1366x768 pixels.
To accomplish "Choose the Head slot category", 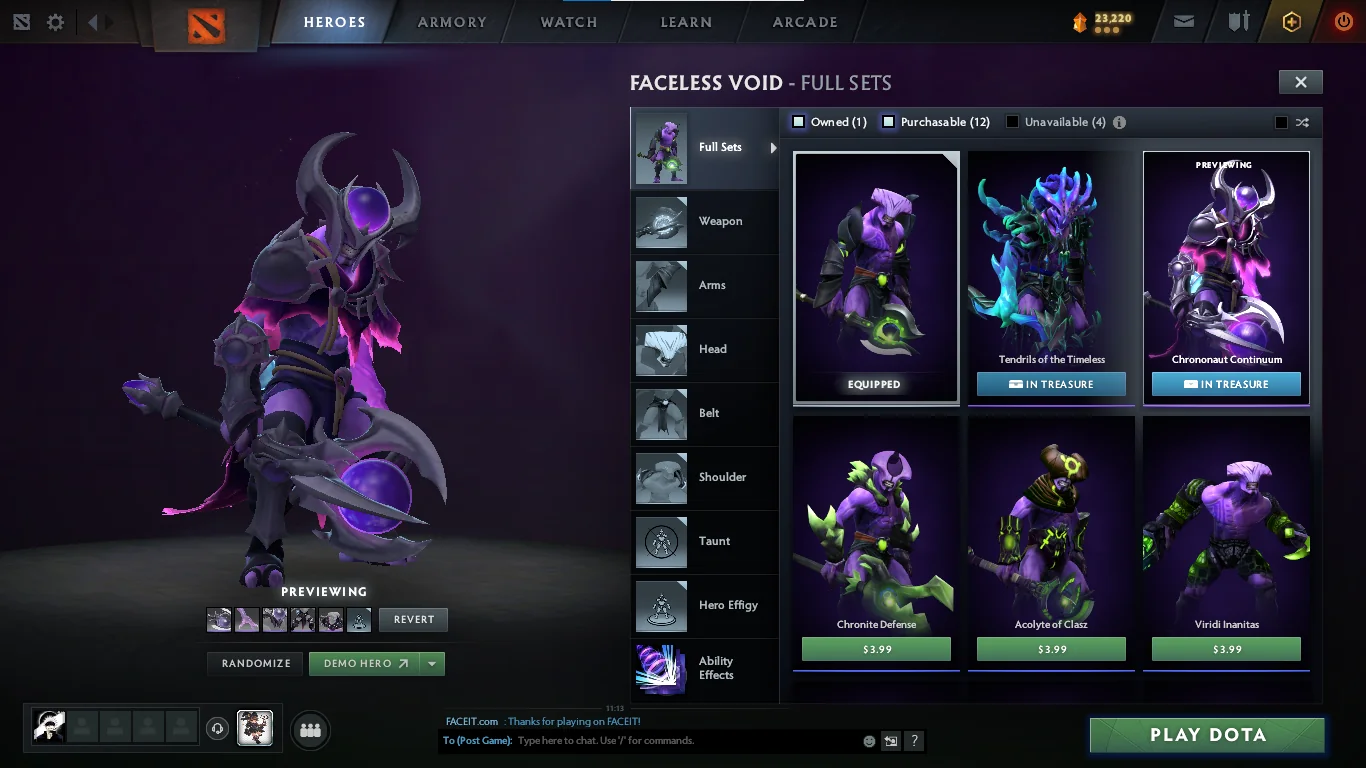I will (704, 350).
